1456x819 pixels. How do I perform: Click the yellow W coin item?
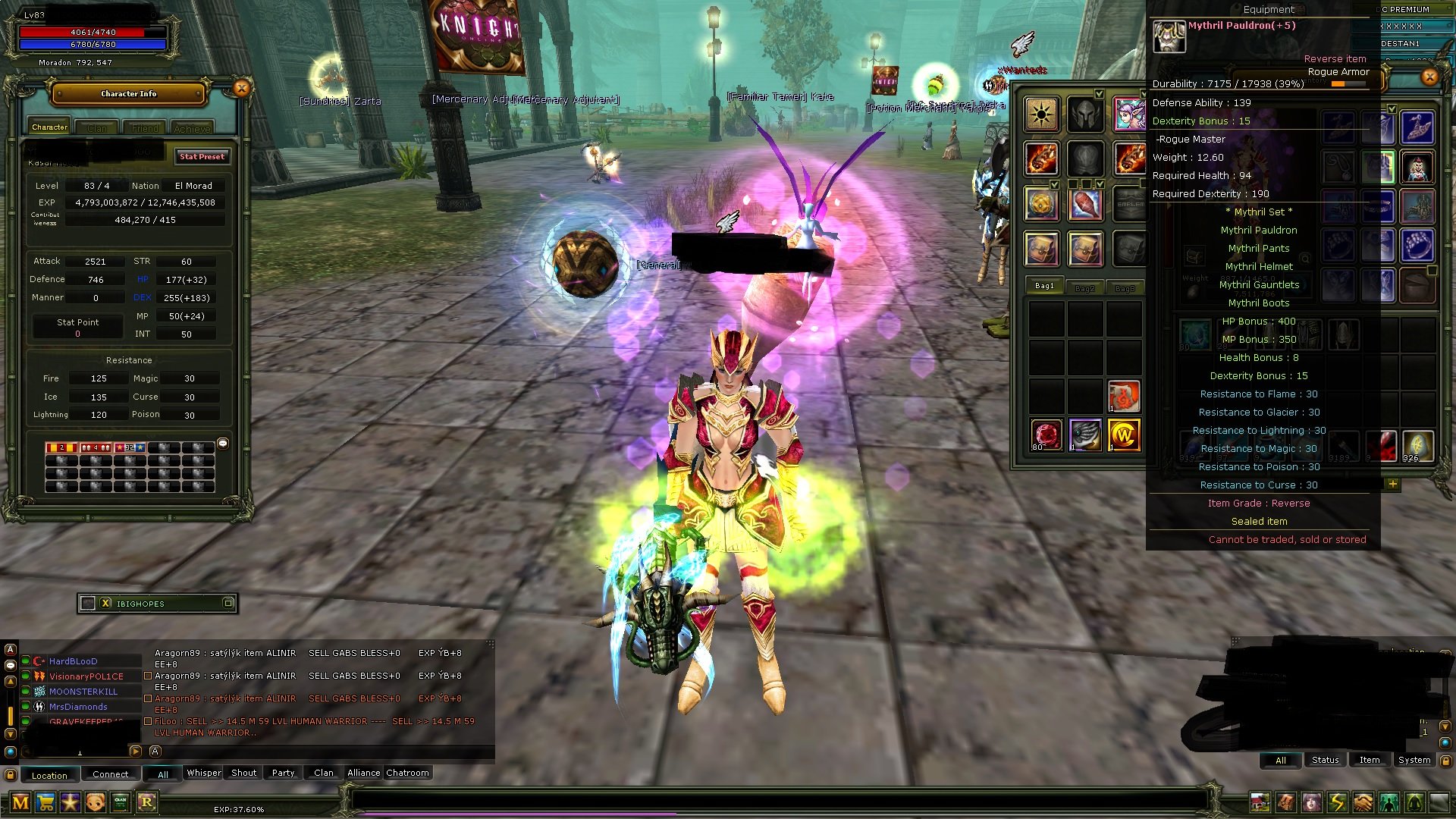1124,436
